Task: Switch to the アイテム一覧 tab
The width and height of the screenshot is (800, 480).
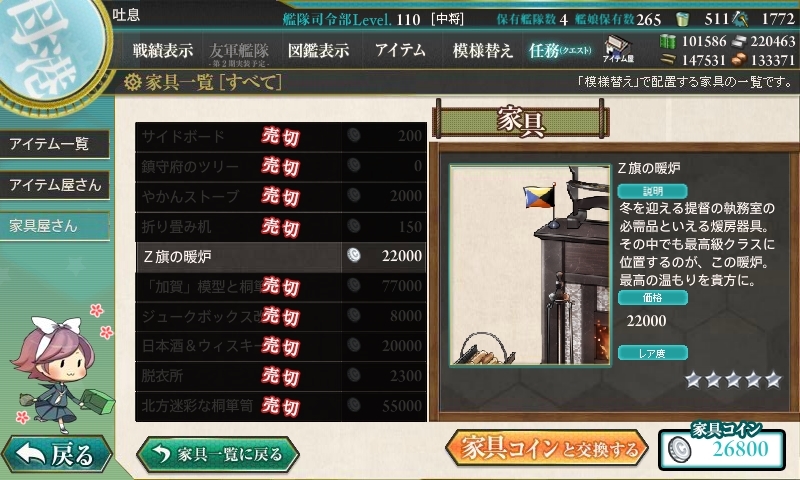Action: pos(52,144)
